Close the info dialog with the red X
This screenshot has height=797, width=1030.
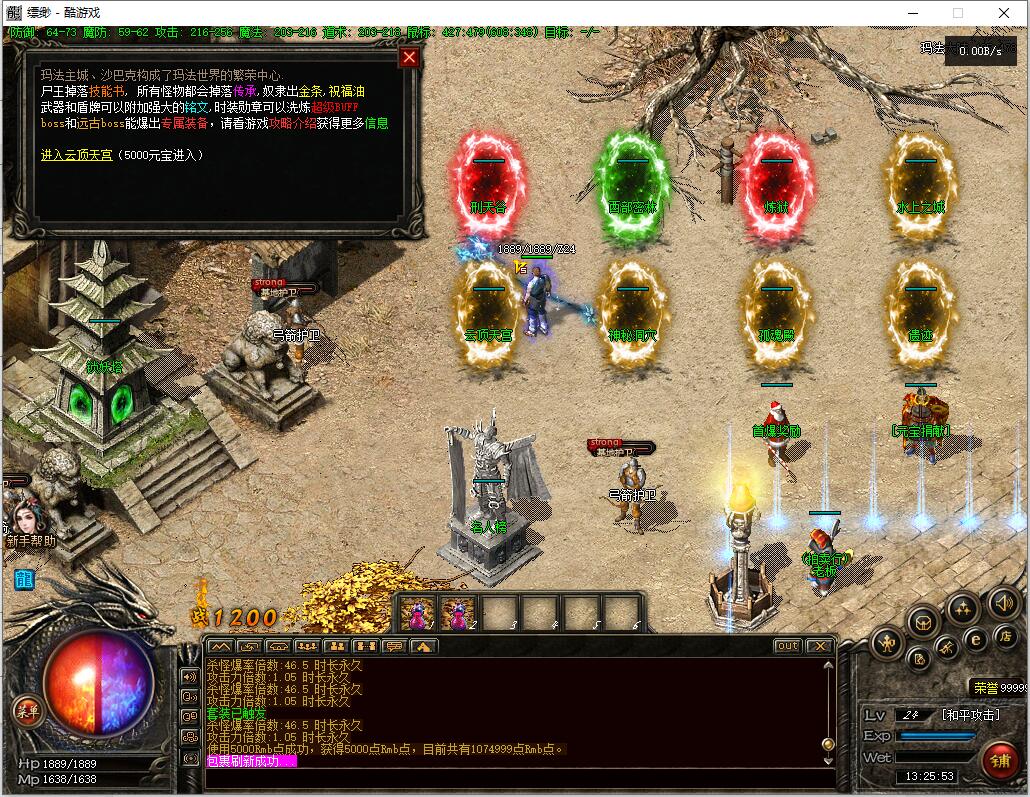tap(409, 57)
